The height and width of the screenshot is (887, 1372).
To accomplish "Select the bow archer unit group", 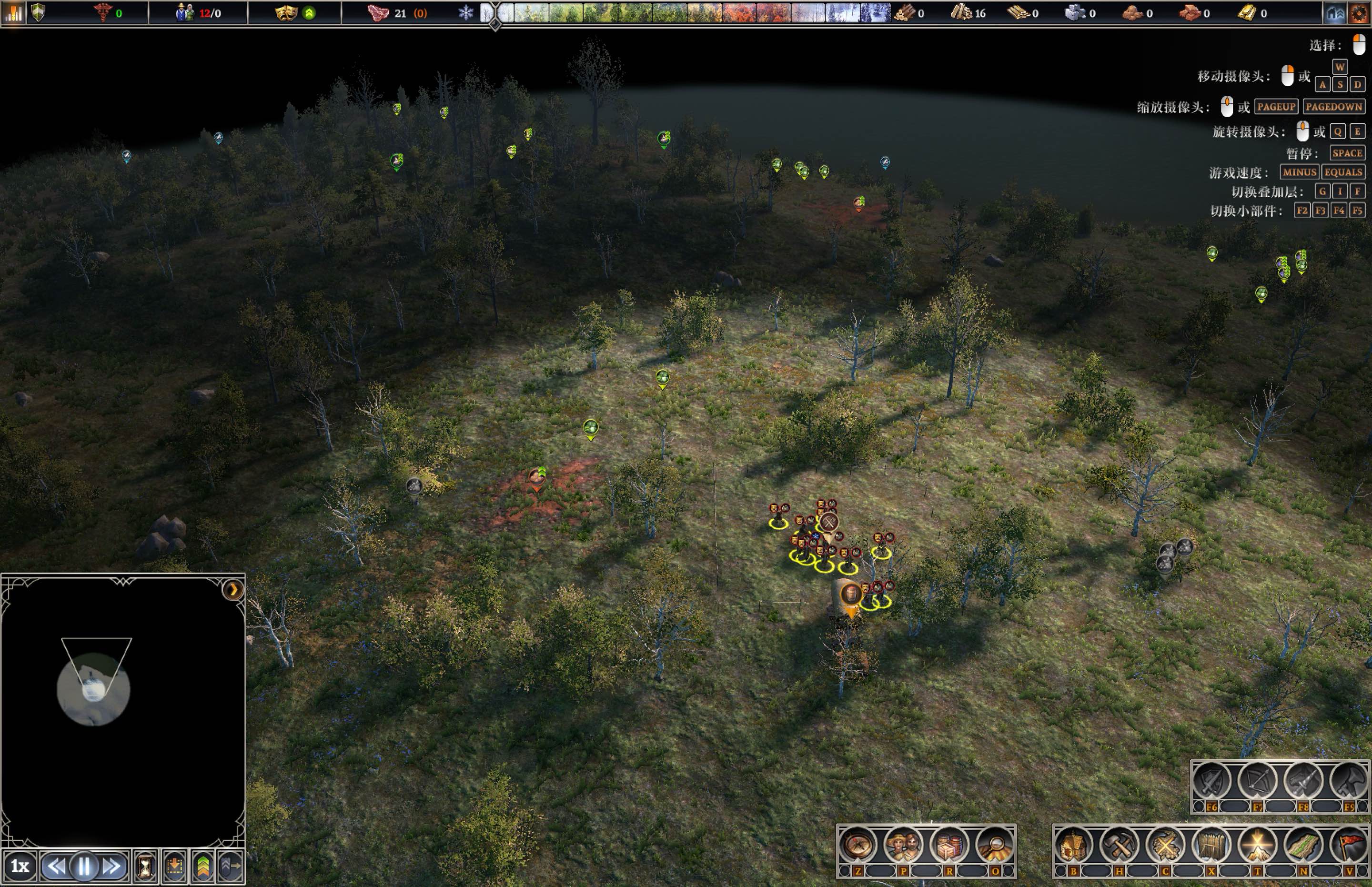I will pyautogui.click(x=1258, y=781).
